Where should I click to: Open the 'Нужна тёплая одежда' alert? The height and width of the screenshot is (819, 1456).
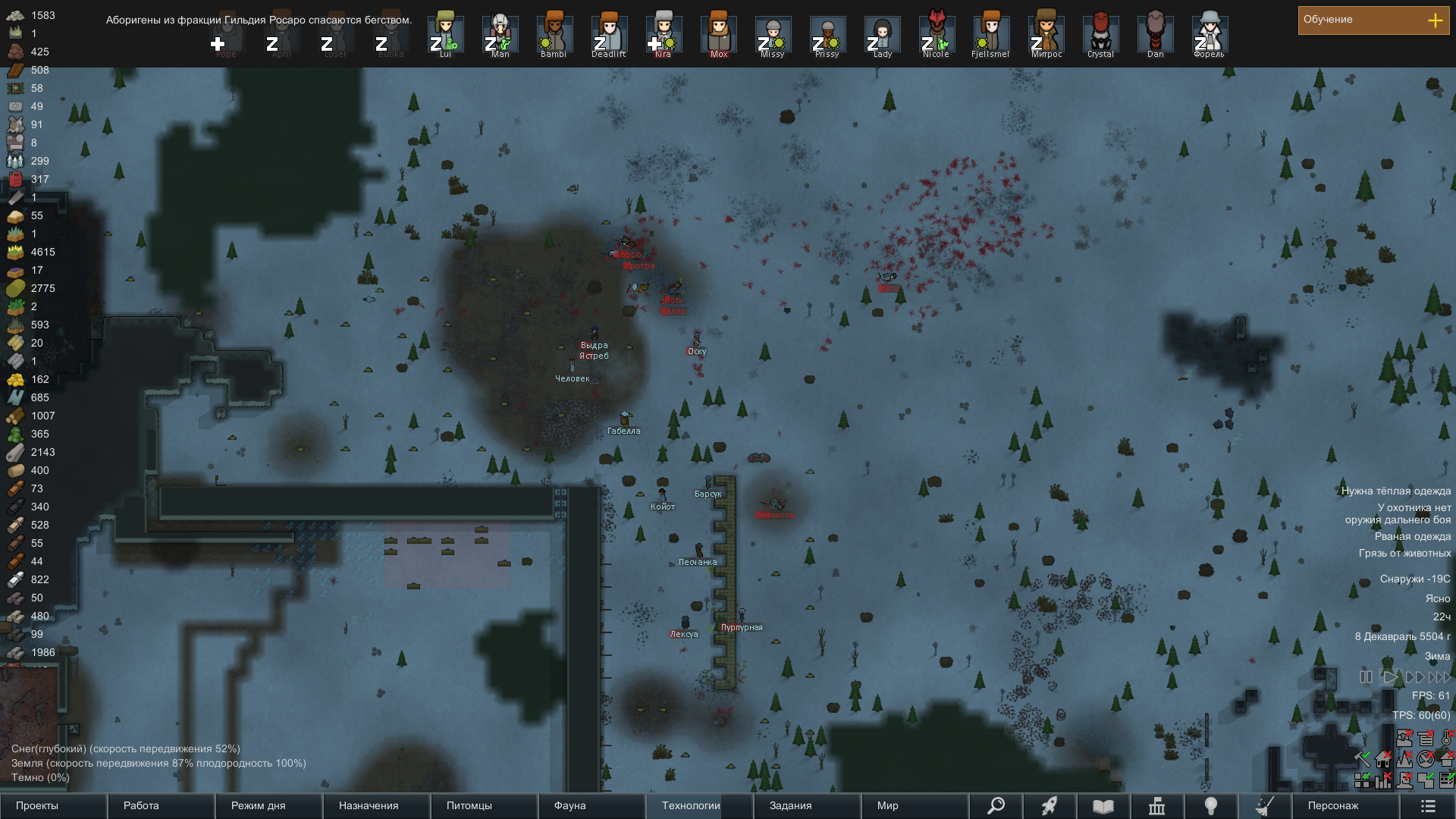(1395, 491)
